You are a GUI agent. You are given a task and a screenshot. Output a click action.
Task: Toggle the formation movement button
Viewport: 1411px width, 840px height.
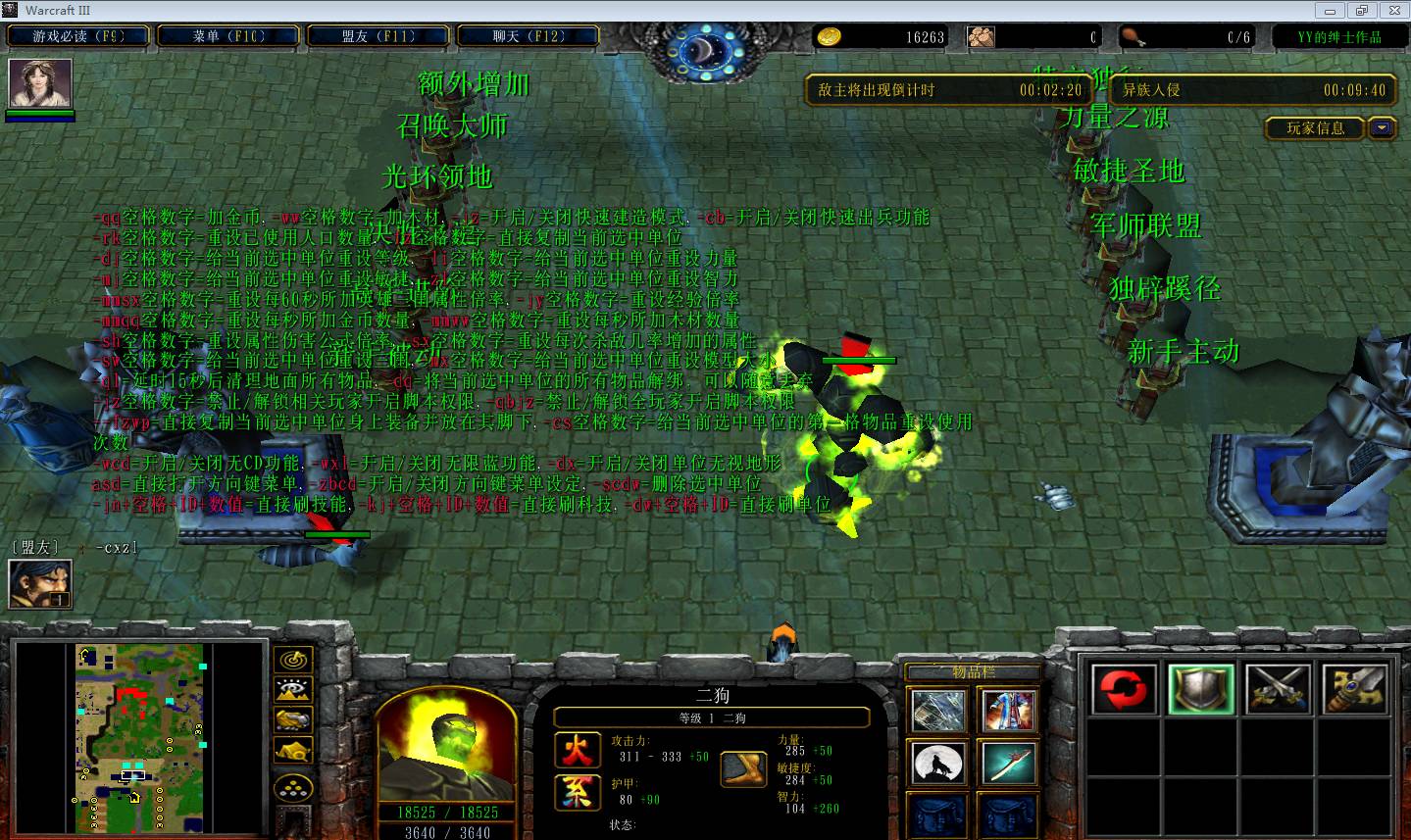click(292, 789)
